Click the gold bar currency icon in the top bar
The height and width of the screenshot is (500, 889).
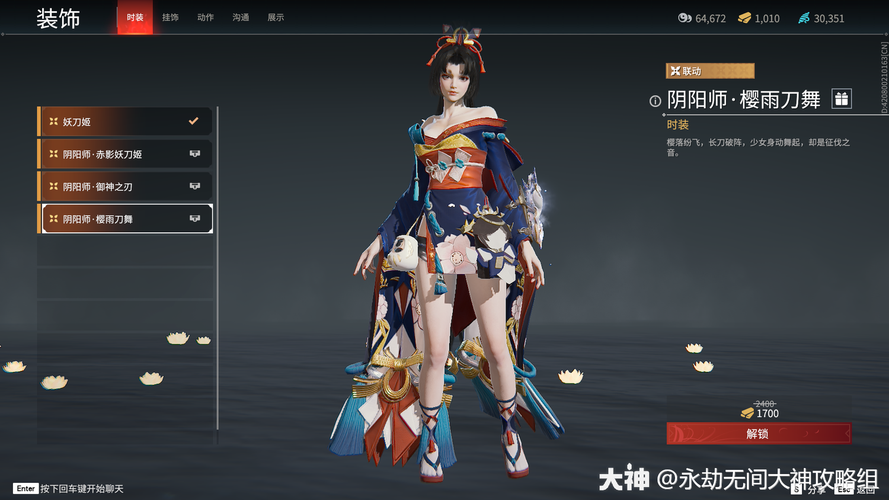point(746,18)
